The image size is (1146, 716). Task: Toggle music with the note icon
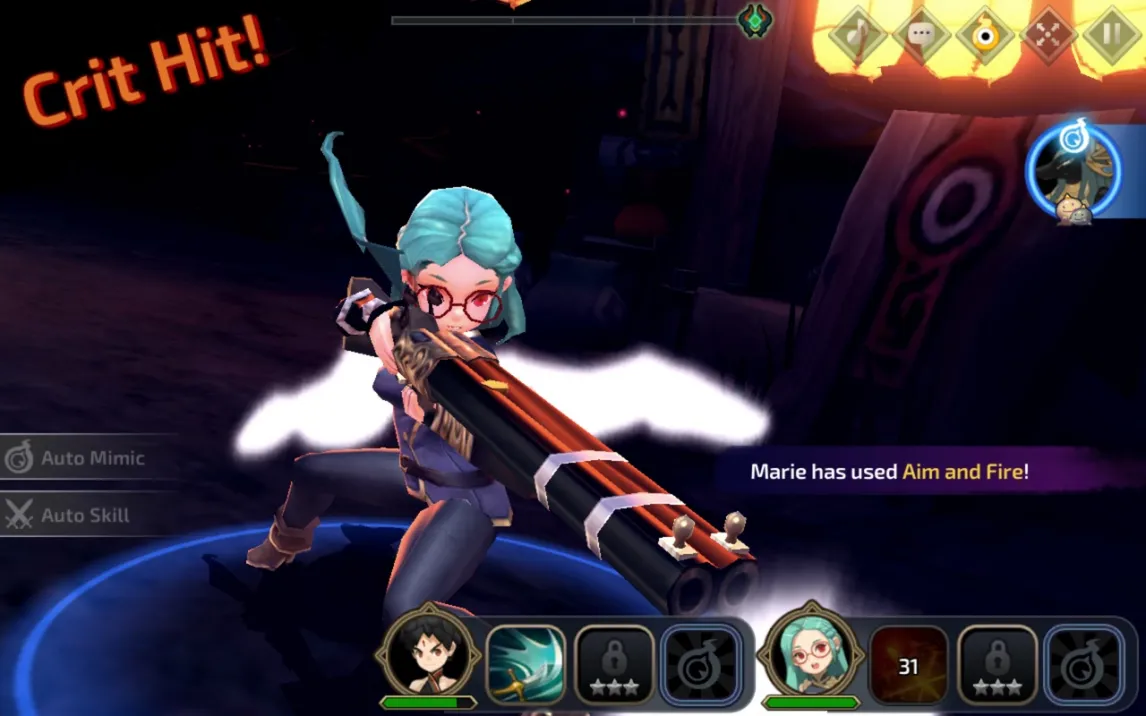[857, 36]
